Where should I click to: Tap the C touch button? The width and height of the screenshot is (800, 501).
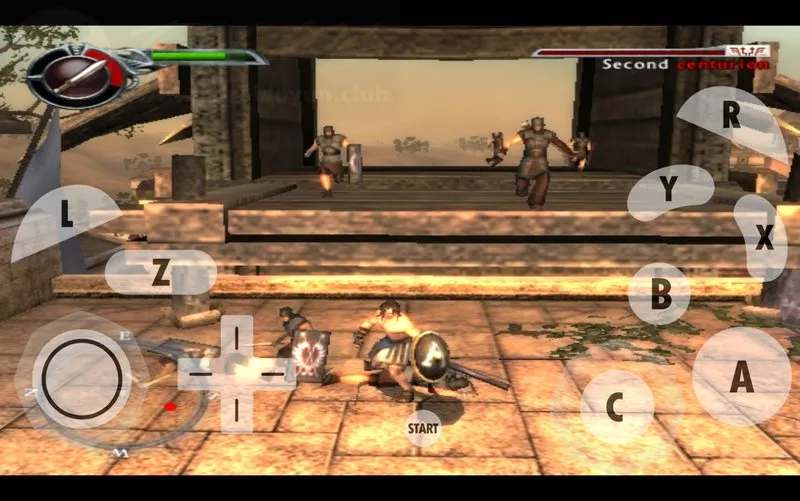point(616,407)
